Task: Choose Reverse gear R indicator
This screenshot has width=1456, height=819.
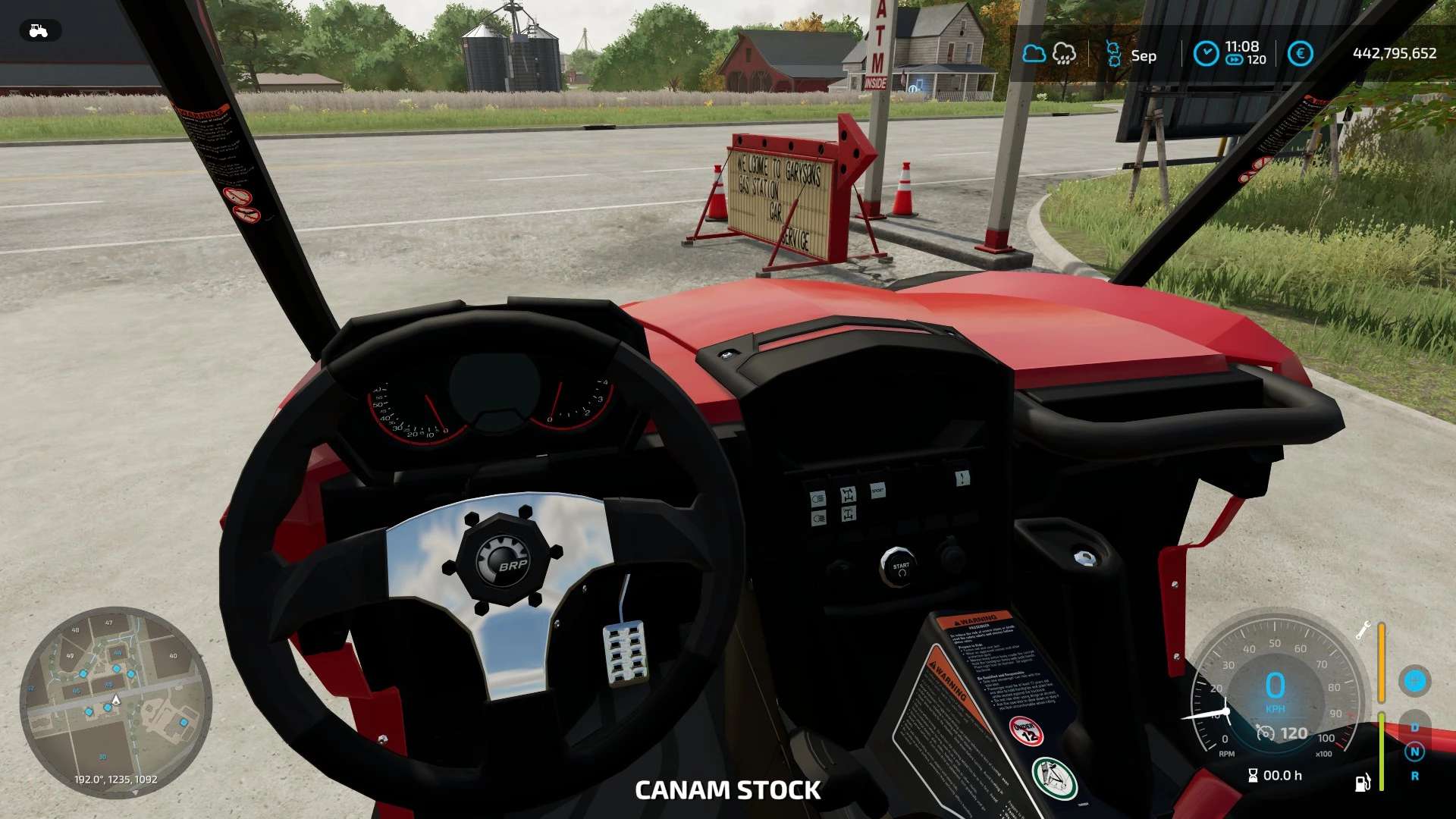Action: pyautogui.click(x=1414, y=776)
